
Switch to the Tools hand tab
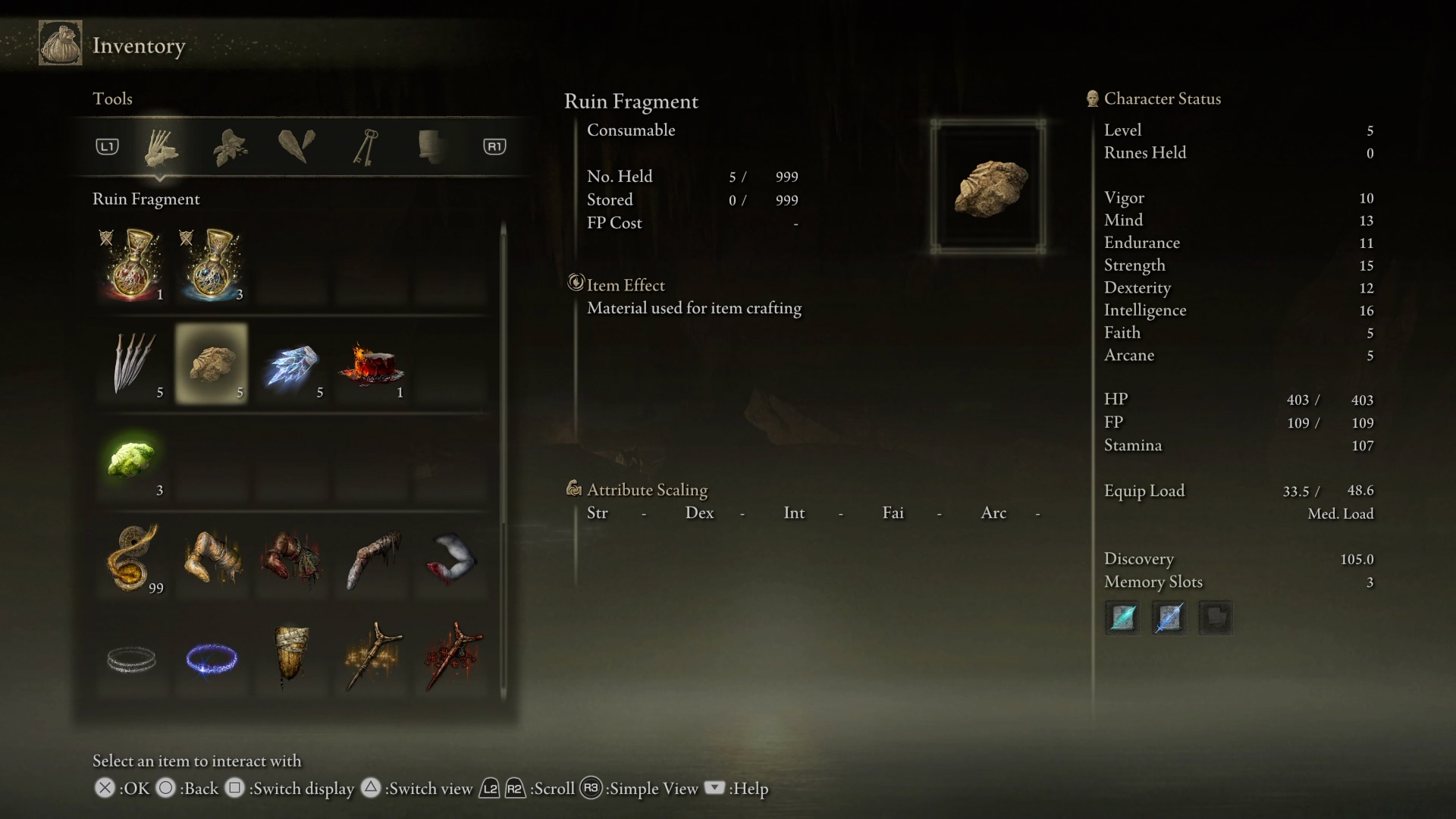tap(161, 146)
